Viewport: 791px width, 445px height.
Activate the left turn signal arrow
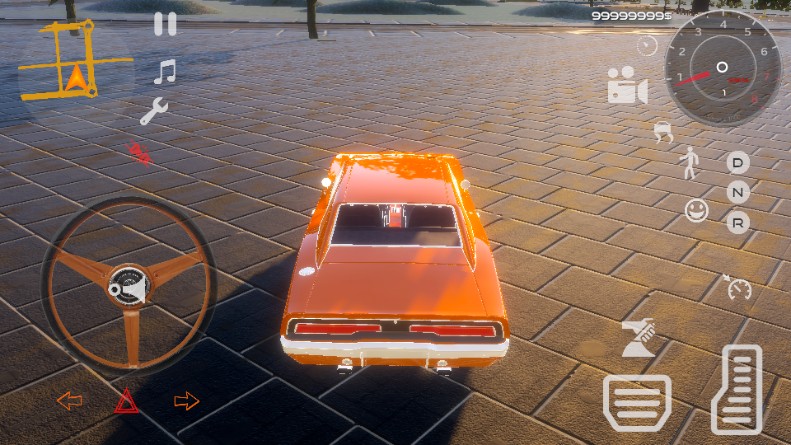pos(70,401)
